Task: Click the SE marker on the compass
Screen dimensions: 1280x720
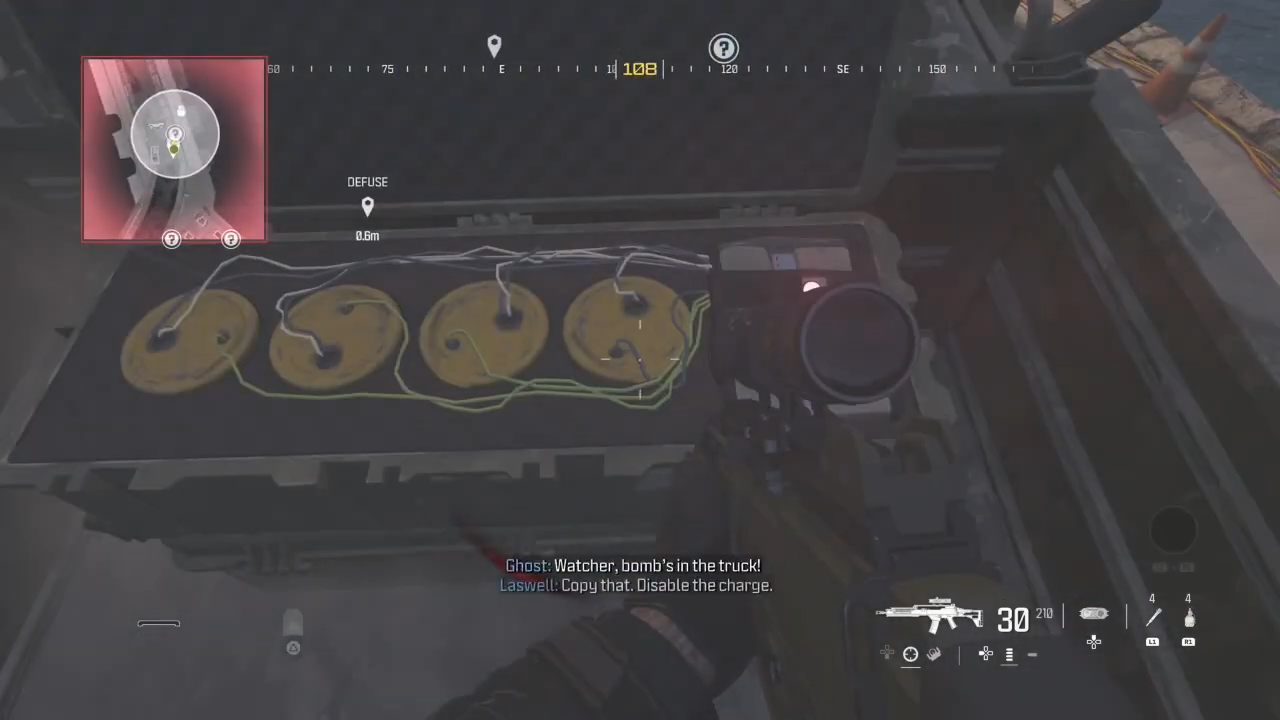Action: click(x=843, y=68)
